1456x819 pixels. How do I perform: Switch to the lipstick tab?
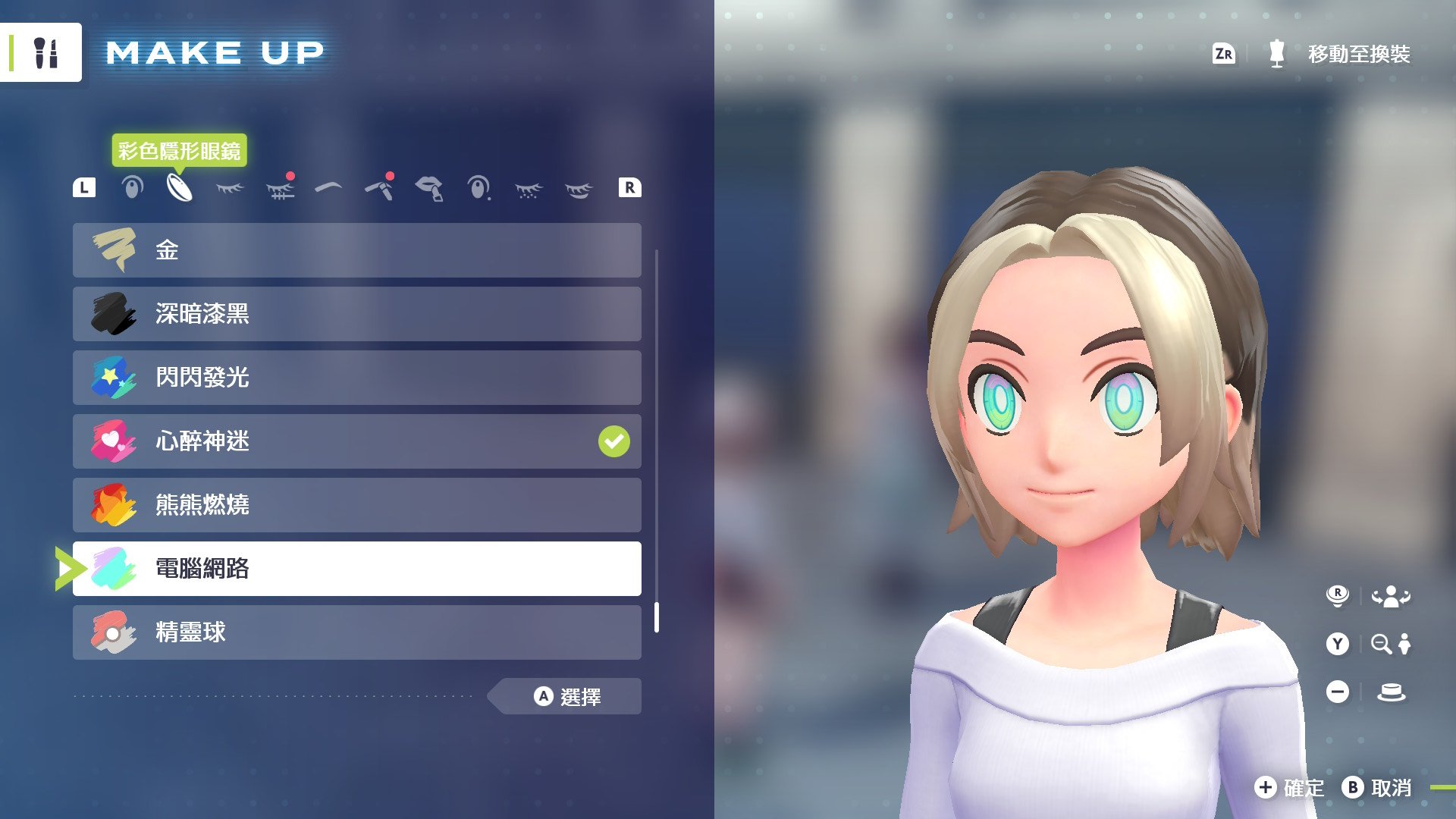(429, 187)
